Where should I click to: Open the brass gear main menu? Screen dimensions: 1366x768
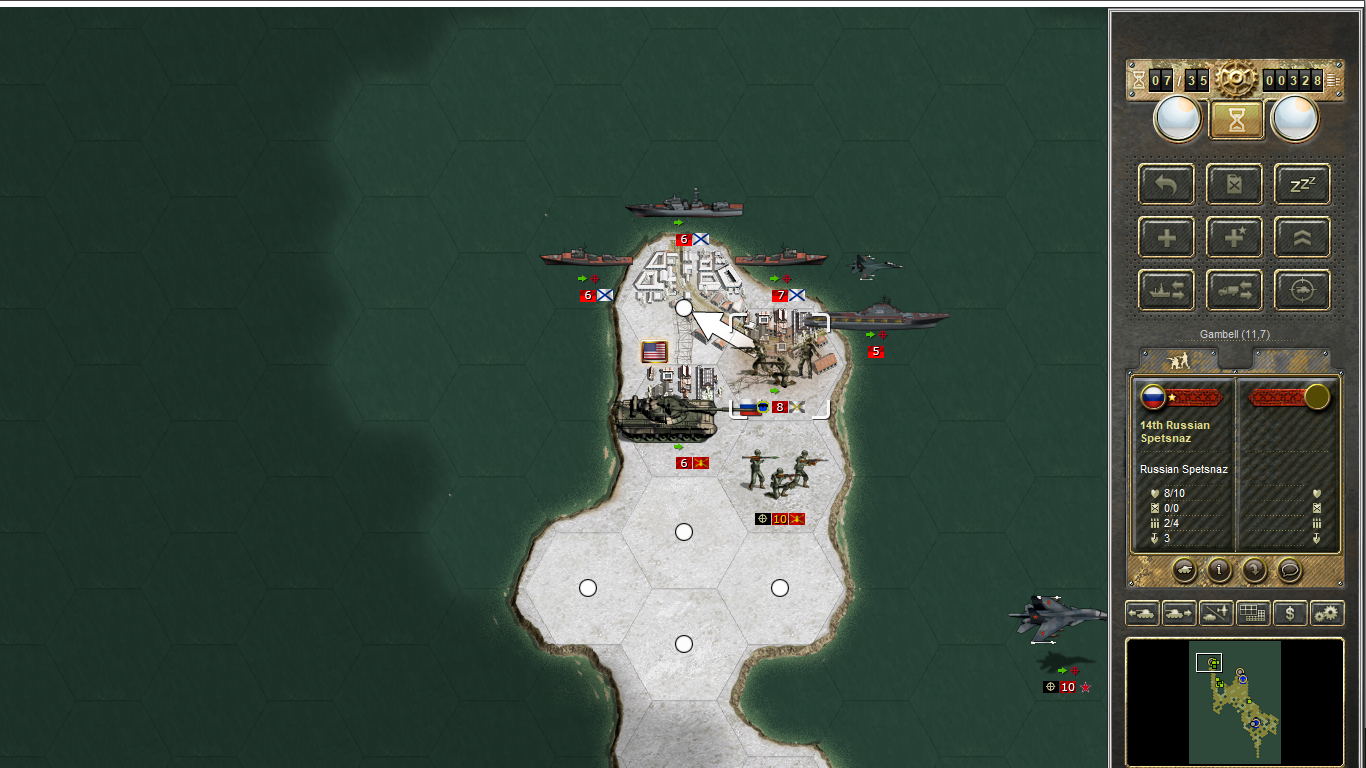[x=1237, y=79]
